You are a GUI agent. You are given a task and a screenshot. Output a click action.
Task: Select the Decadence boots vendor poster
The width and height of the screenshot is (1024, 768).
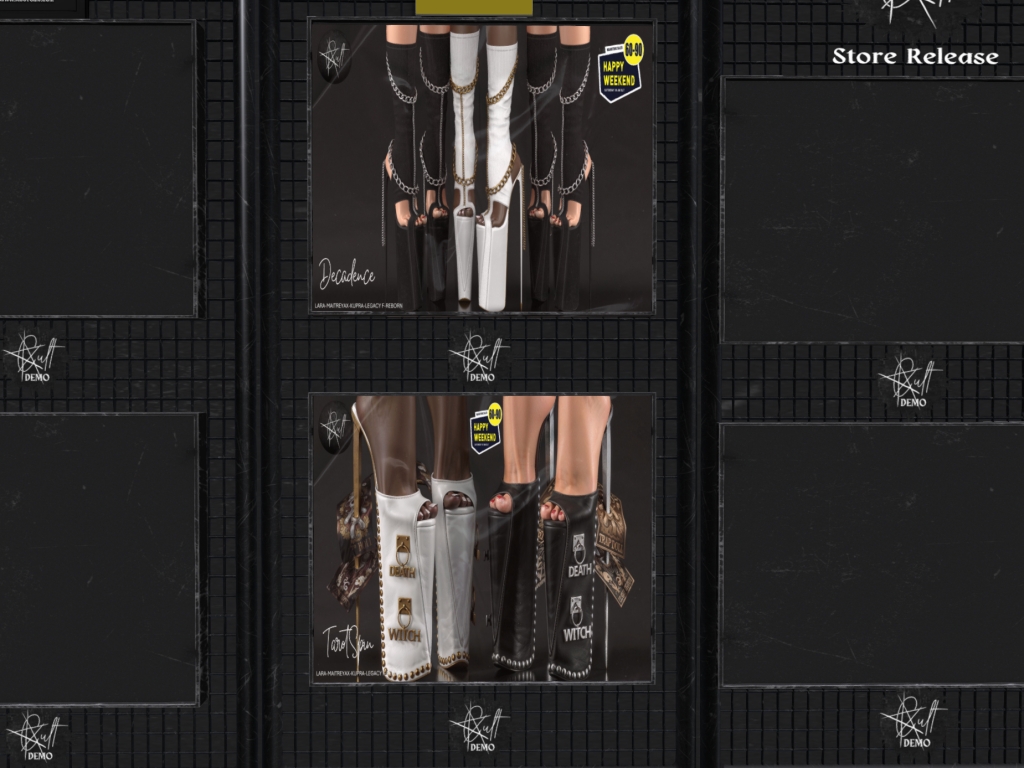481,167
